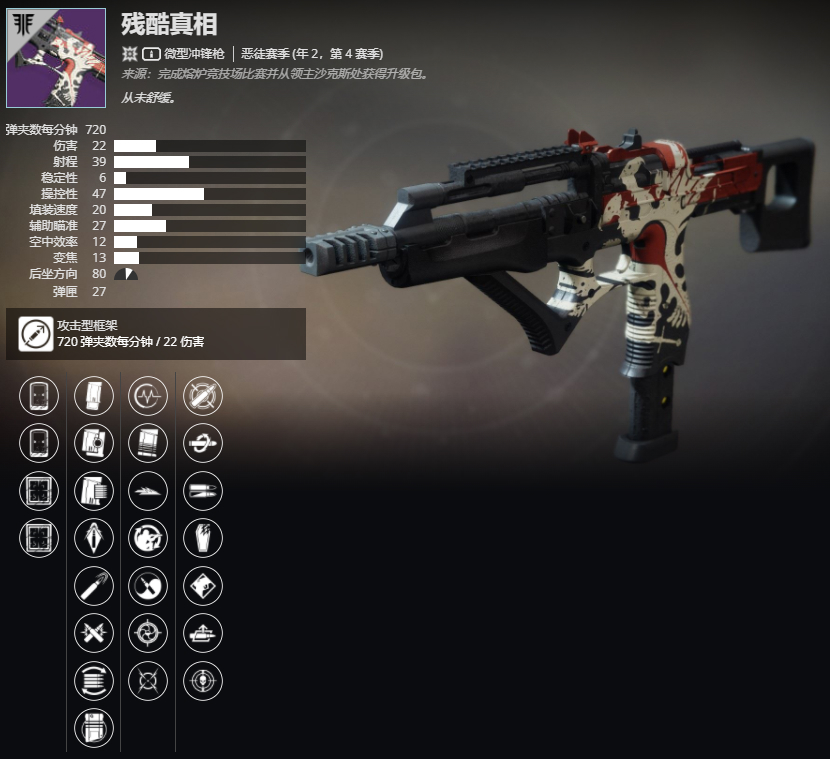Image resolution: width=830 pixels, height=759 pixels.
Task: Pick the sliding streak perk icon
Action: click(x=148, y=491)
